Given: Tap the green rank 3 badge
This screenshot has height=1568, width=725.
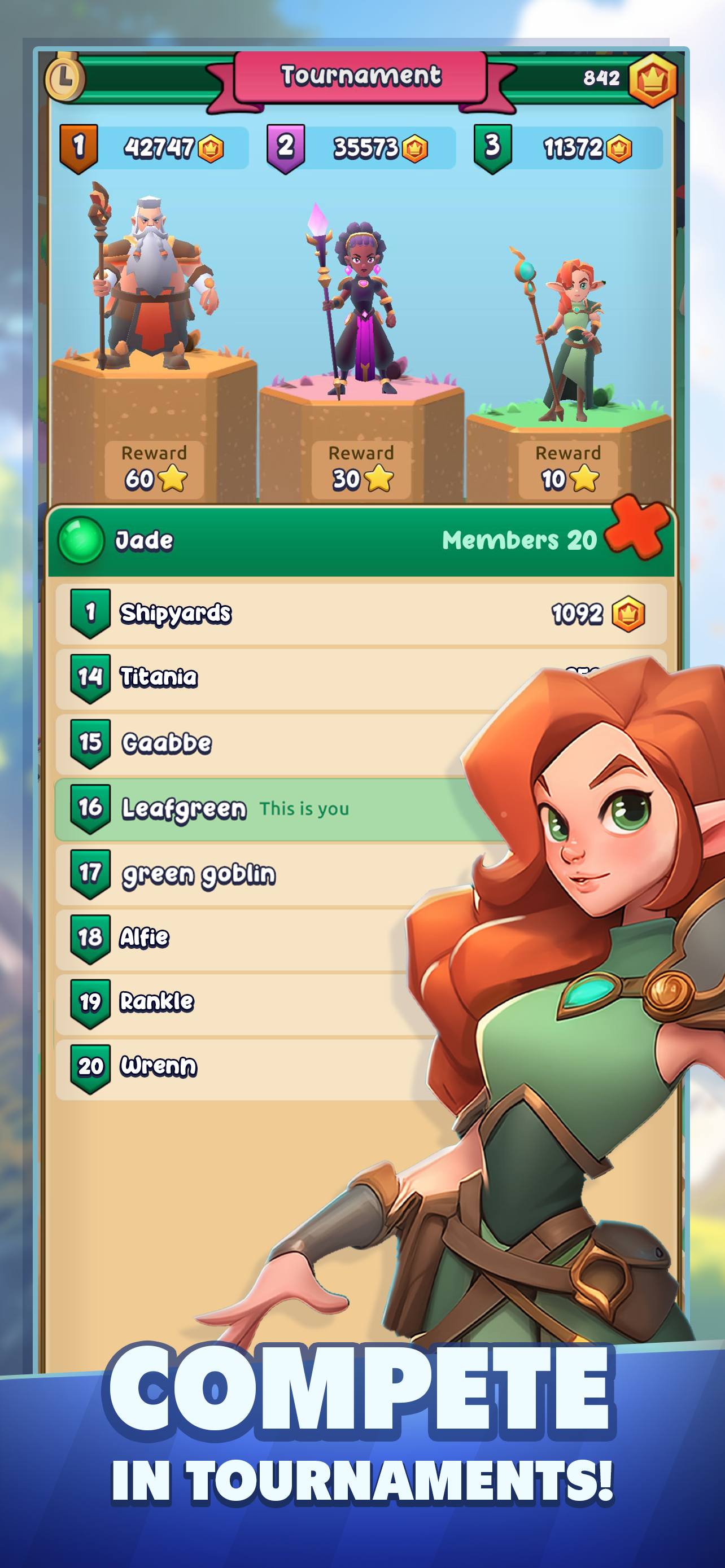Looking at the screenshot, I should tap(493, 146).
